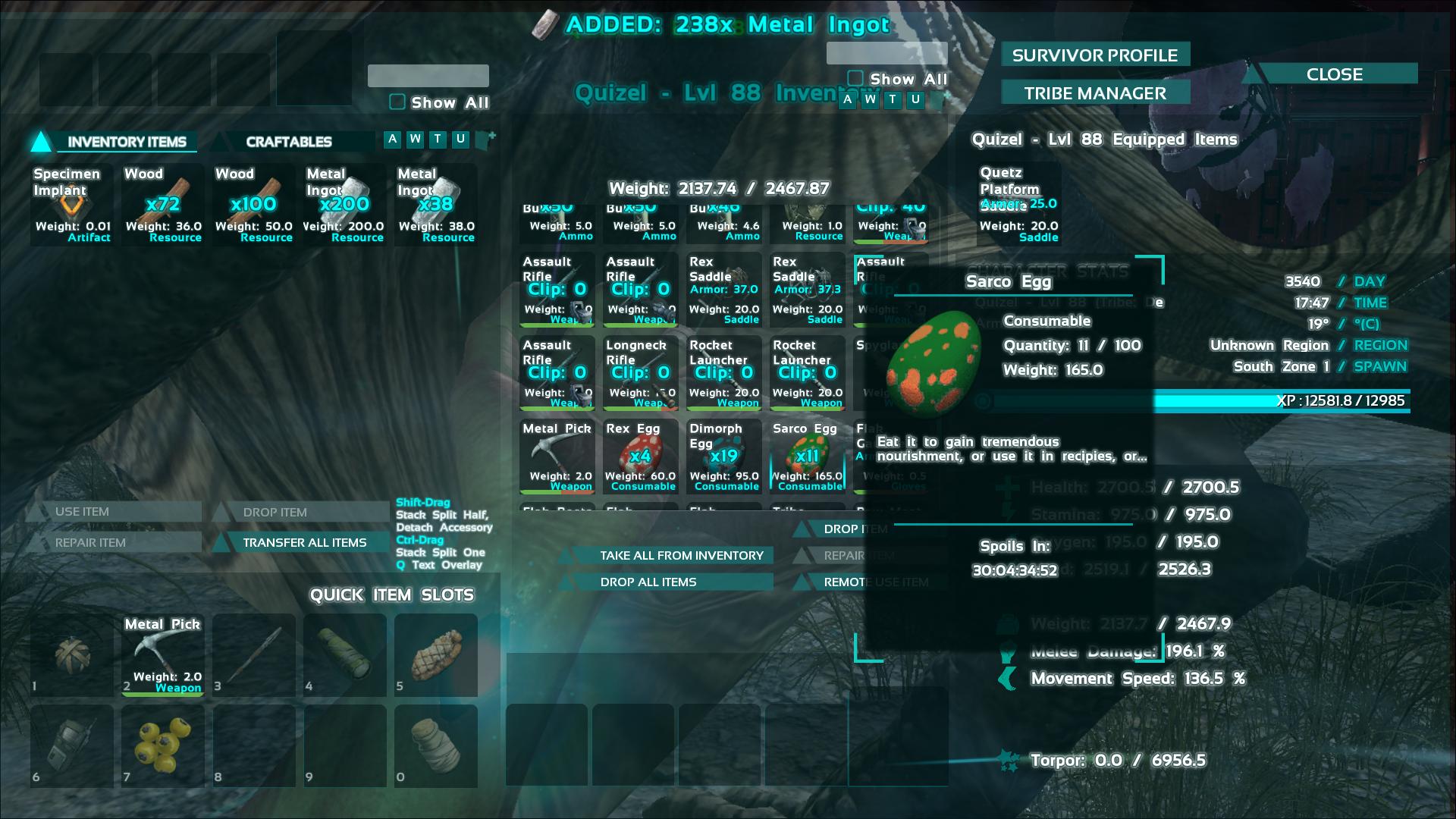Viewport: 1456px width, 819px height.
Task: Select the Inventory Items tab
Action: click(x=126, y=142)
